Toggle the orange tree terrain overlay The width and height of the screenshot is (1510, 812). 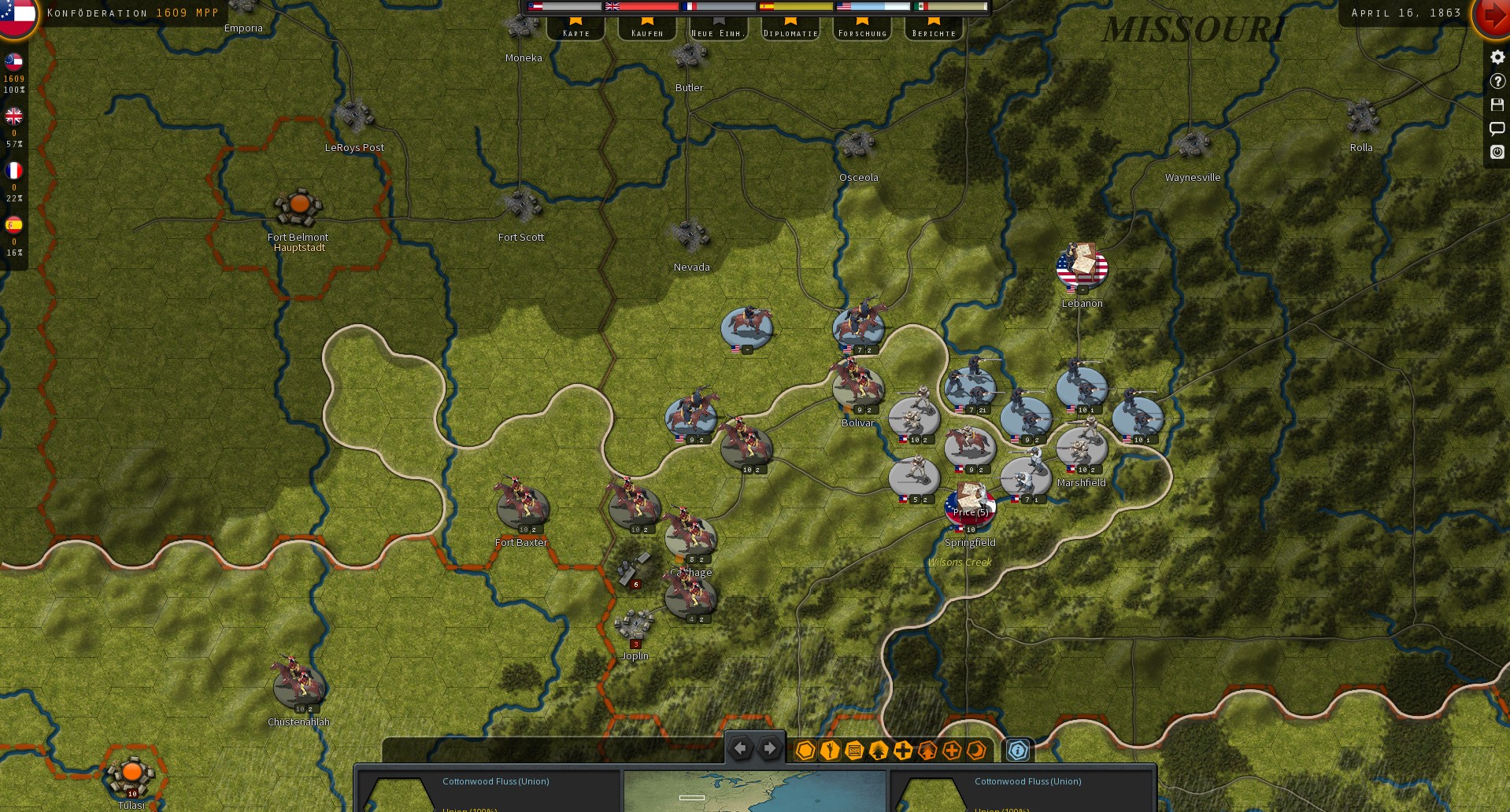pos(926,750)
